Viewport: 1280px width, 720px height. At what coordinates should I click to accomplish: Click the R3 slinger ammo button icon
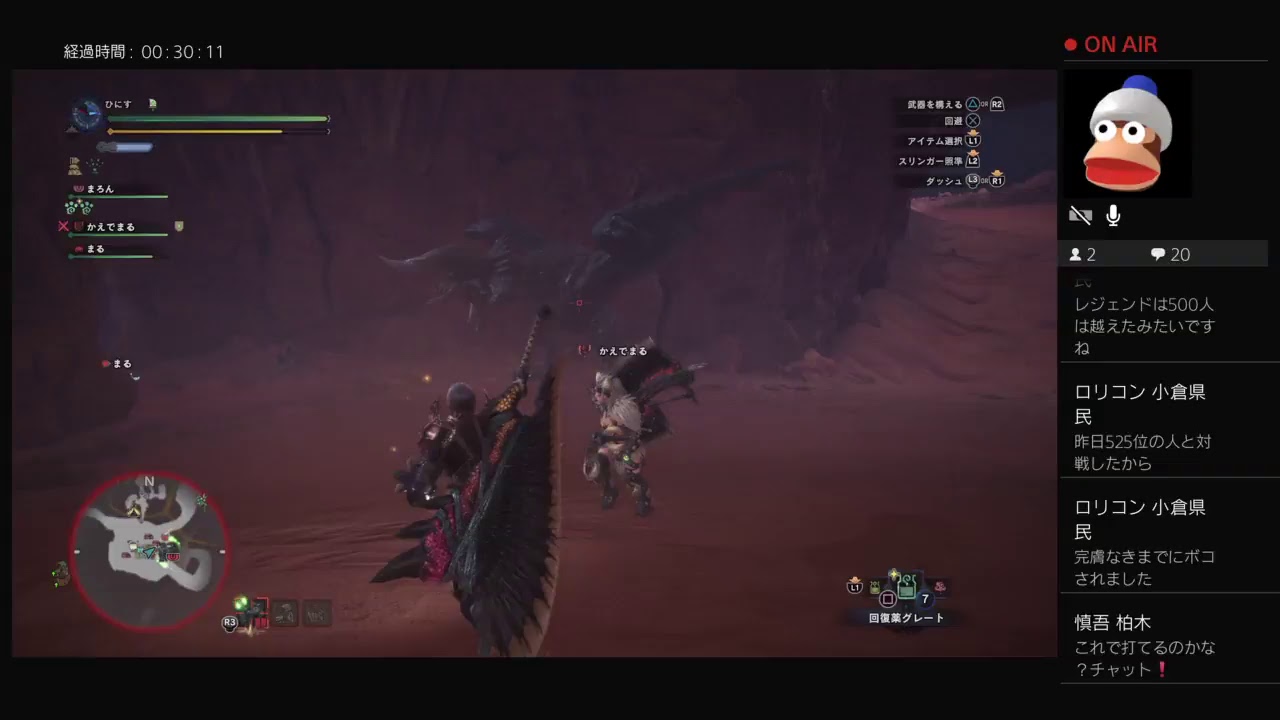(230, 622)
